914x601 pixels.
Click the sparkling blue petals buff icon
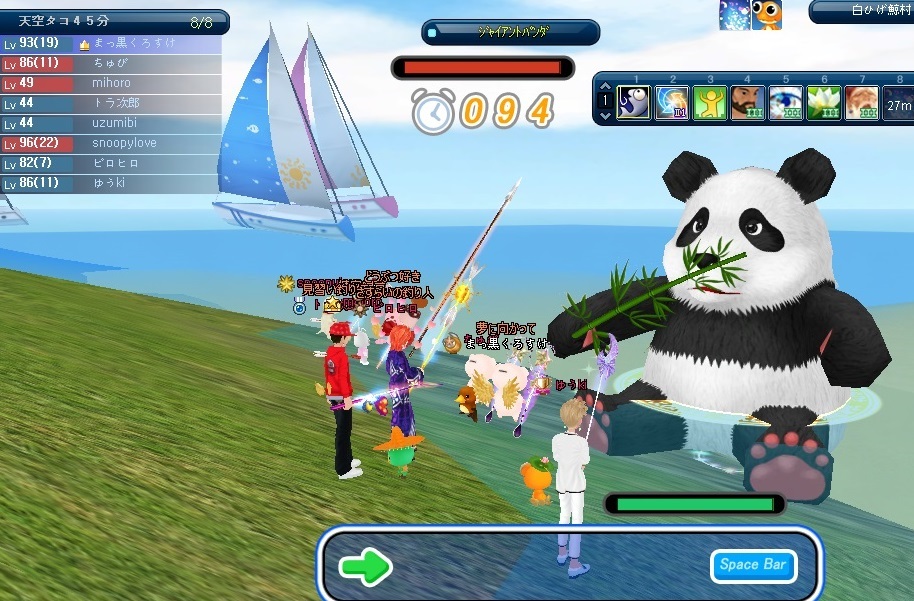(734, 14)
